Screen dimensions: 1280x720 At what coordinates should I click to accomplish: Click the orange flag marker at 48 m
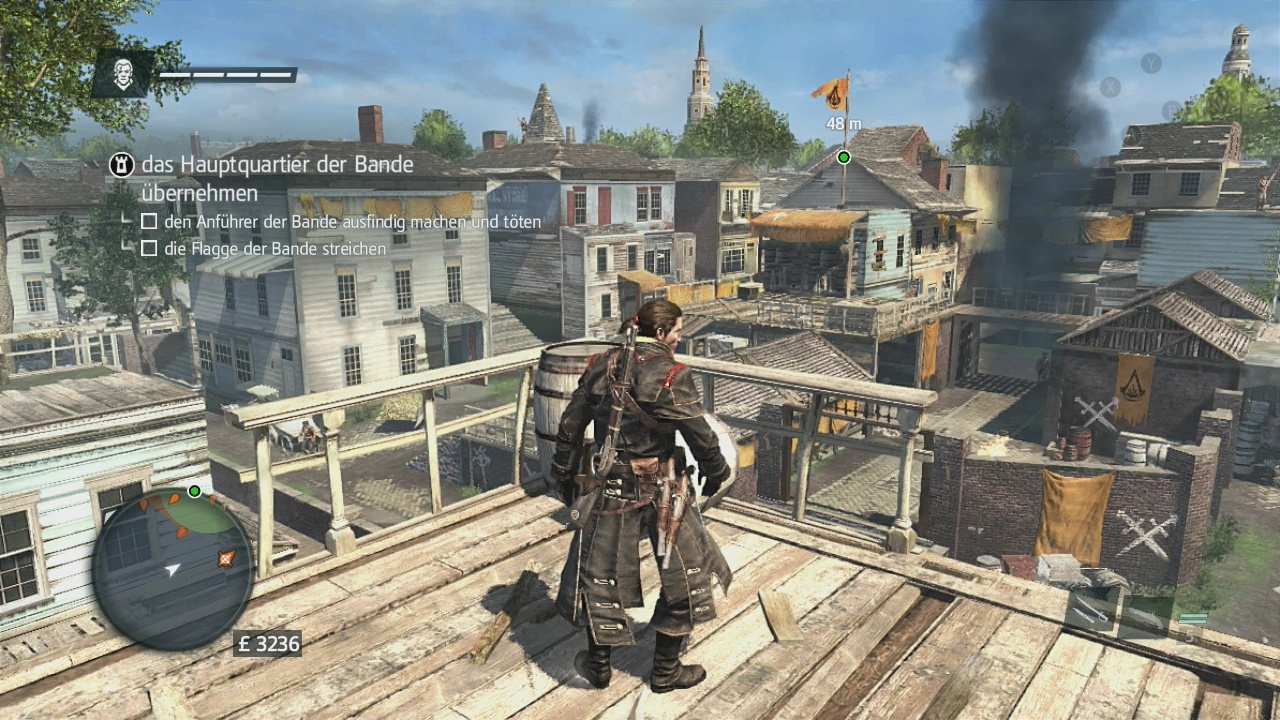point(831,93)
